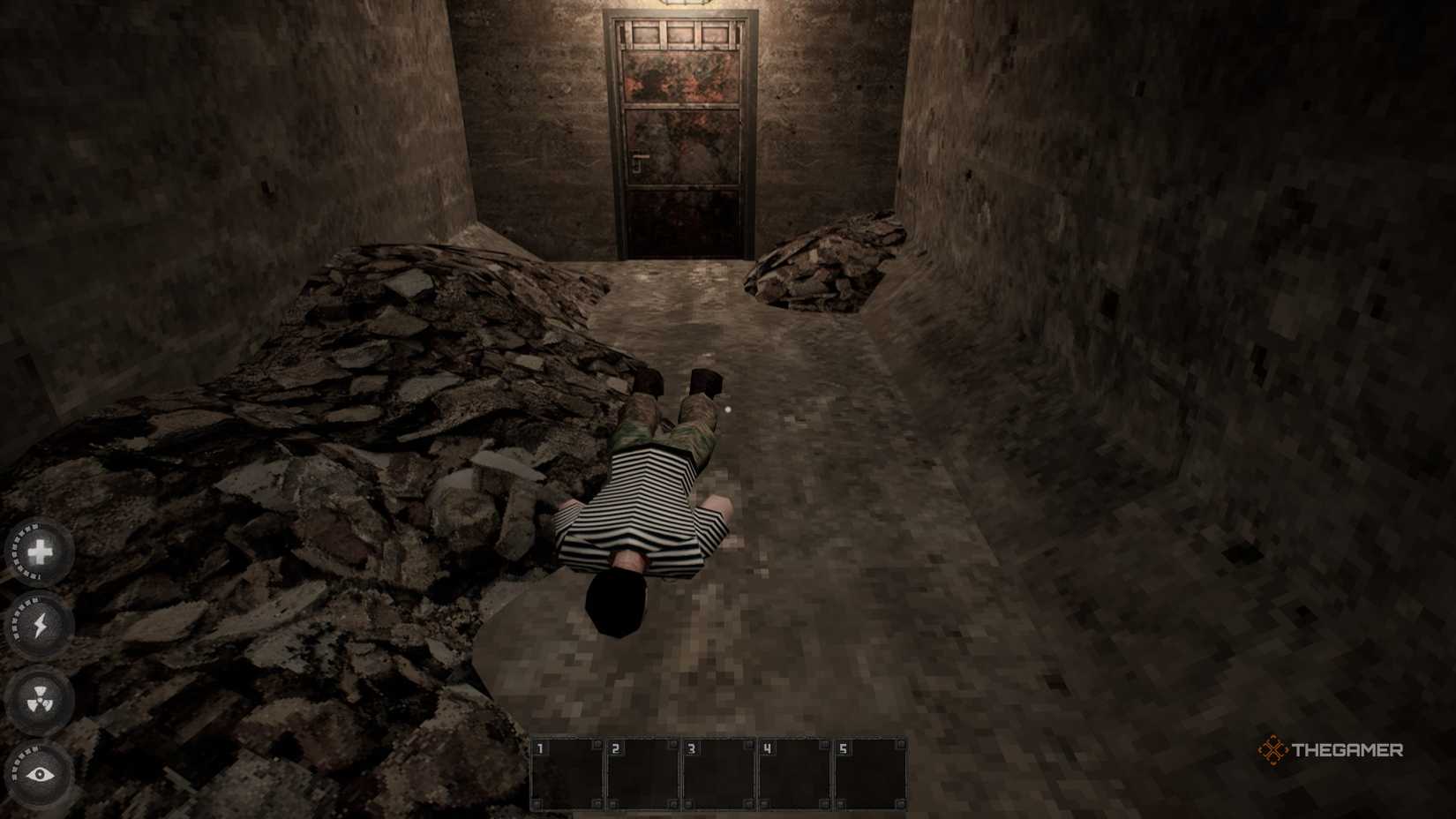Click the health cross status icon

38,553
